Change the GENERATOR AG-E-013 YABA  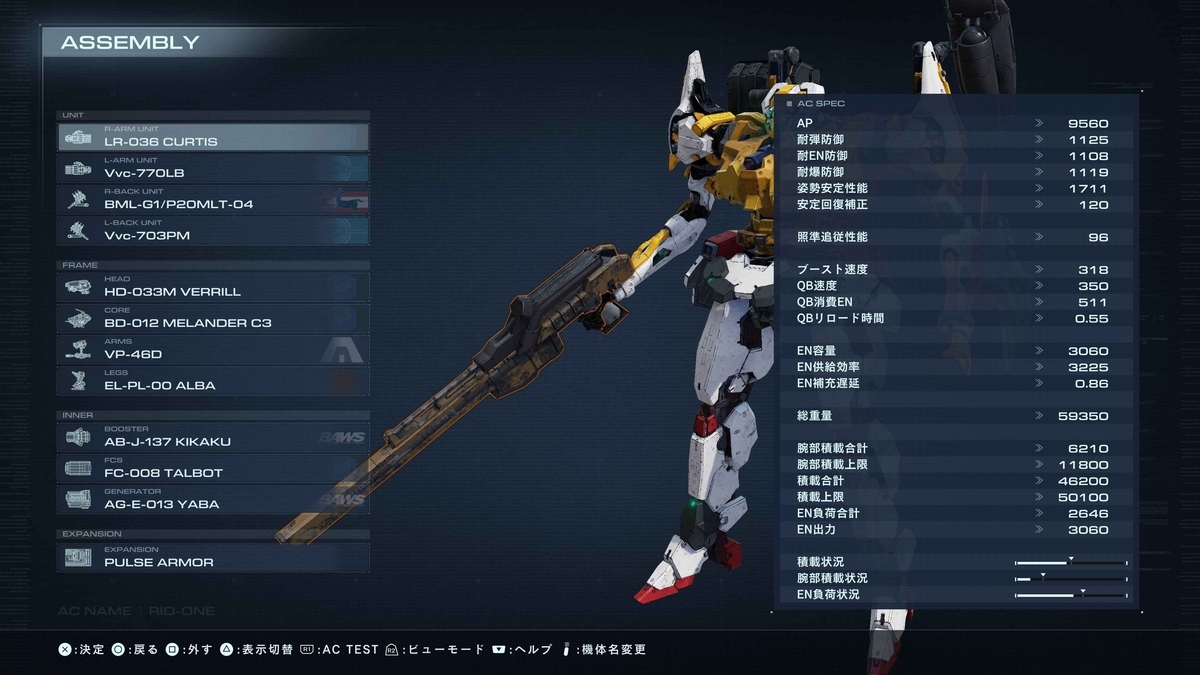[x=213, y=499]
